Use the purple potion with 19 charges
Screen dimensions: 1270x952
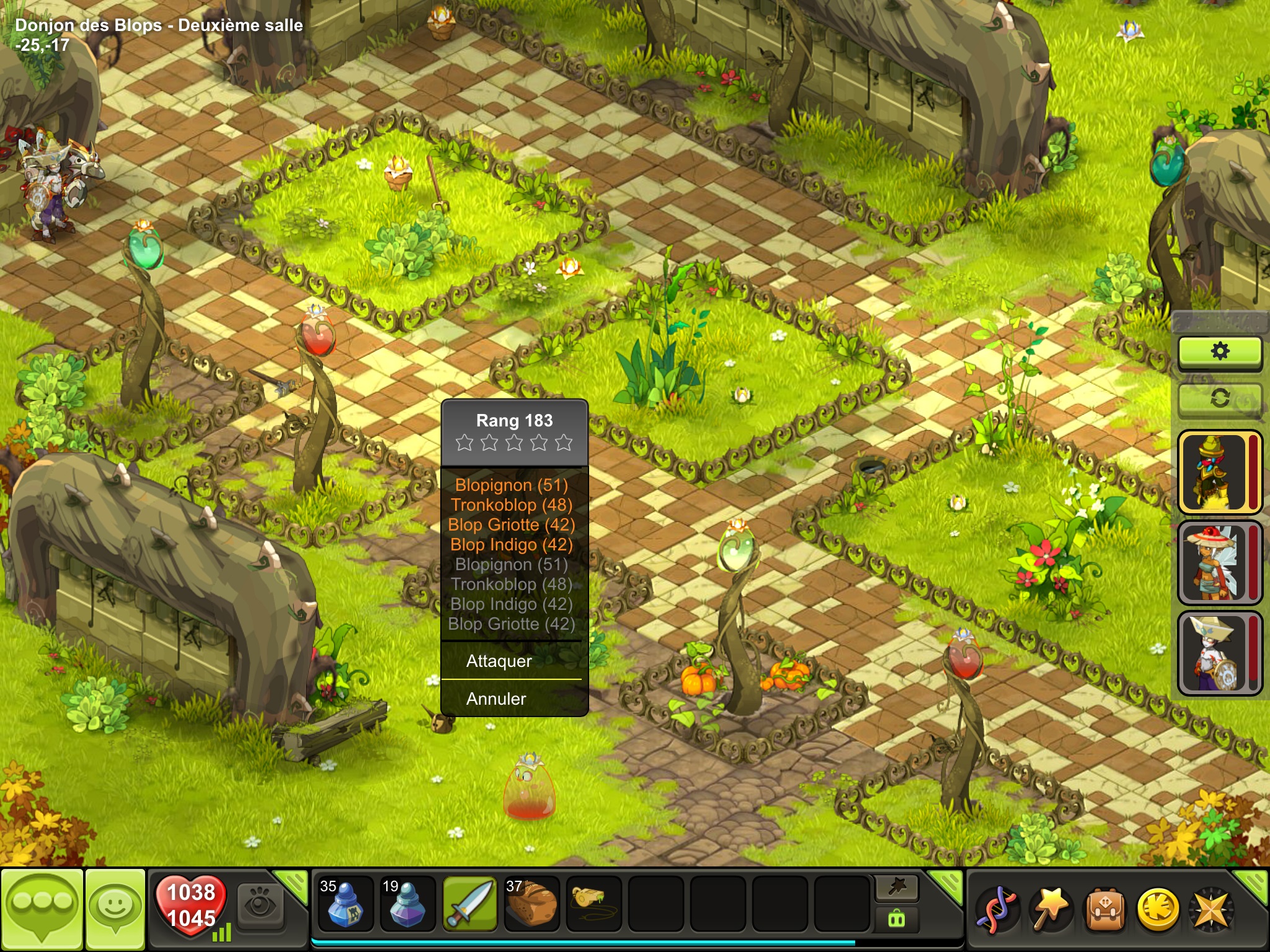click(x=407, y=904)
